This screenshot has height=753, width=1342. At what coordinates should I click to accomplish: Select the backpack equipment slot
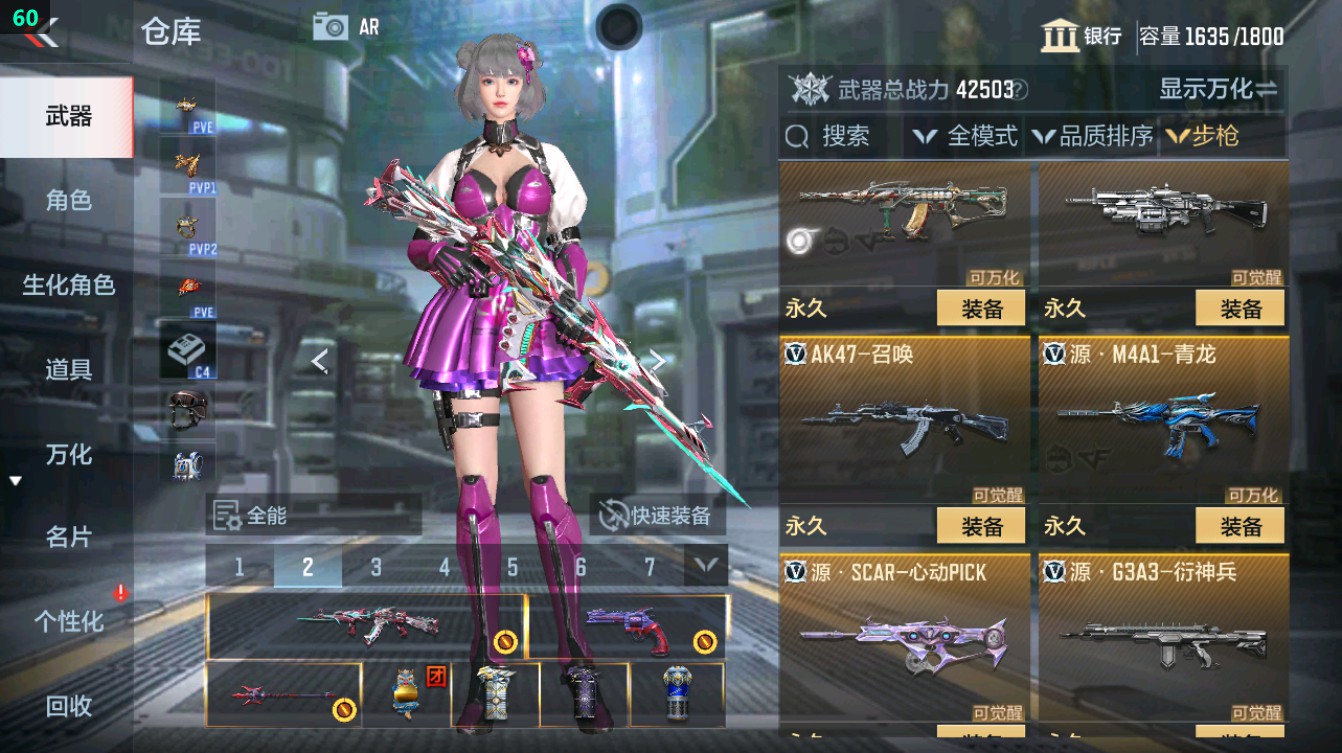click(186, 464)
